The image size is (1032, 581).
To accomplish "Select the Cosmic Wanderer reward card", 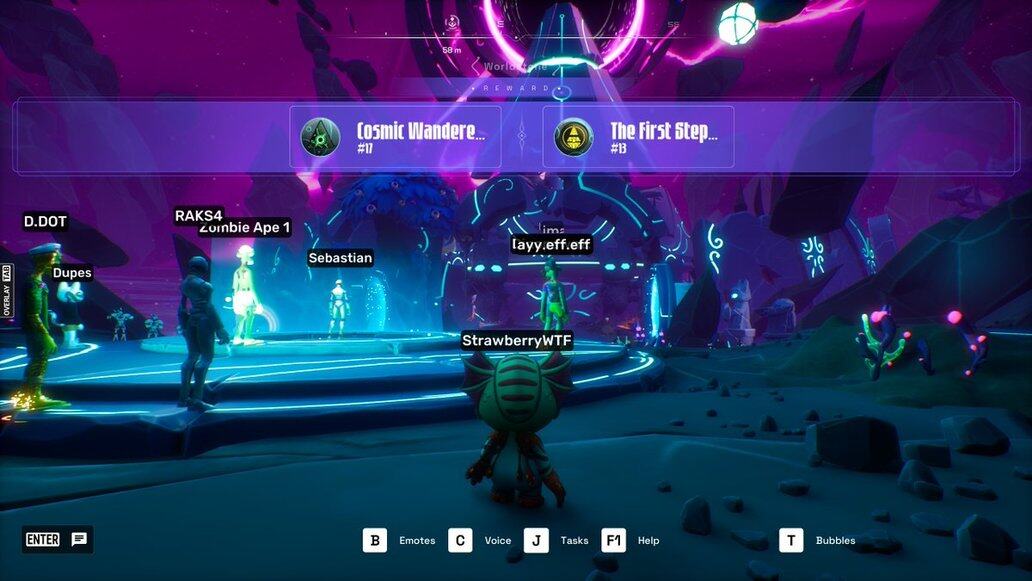I will 395,137.
